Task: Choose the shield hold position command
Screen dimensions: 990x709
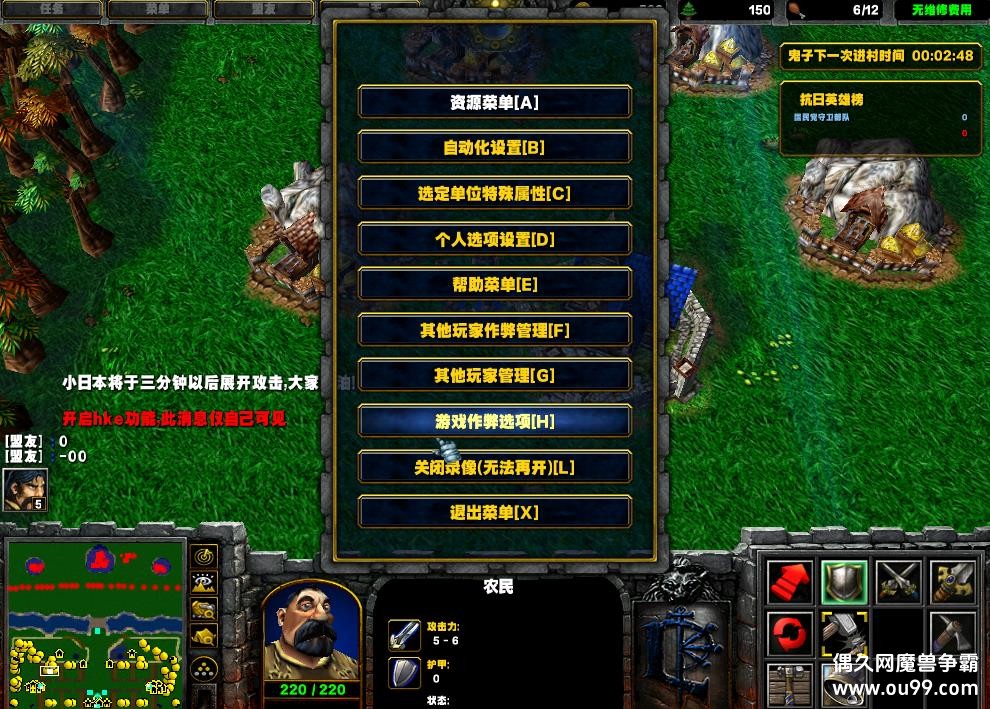Action: (844, 583)
